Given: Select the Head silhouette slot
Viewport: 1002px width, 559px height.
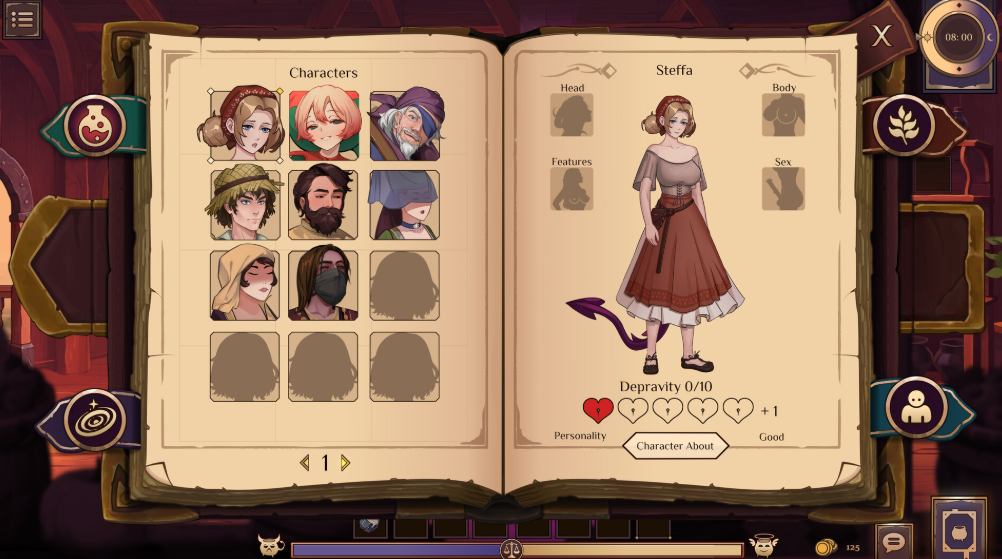Looking at the screenshot, I should (x=572, y=116).
